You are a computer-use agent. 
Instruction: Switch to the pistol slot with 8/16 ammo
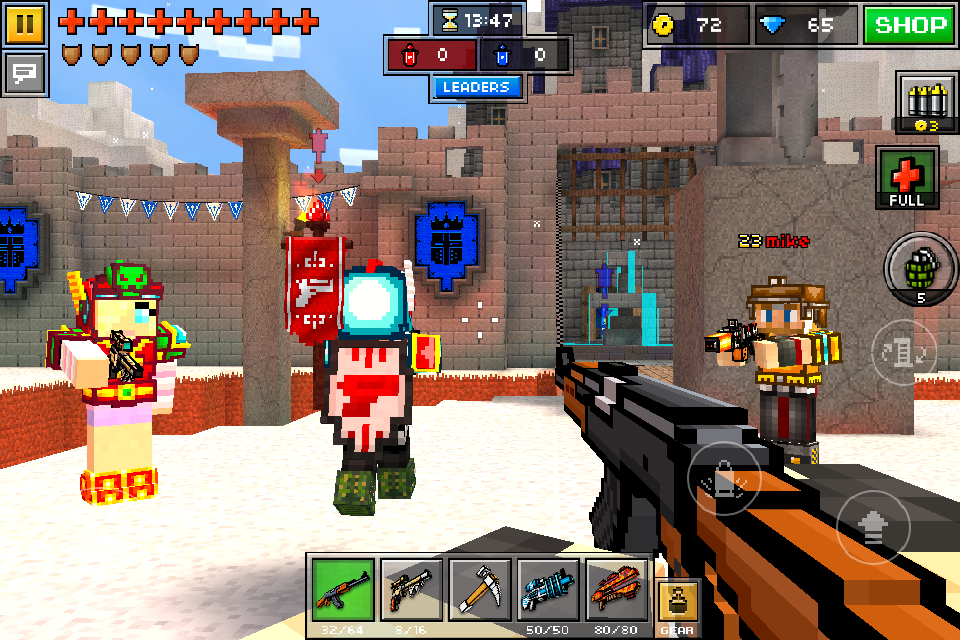pyautogui.click(x=411, y=590)
